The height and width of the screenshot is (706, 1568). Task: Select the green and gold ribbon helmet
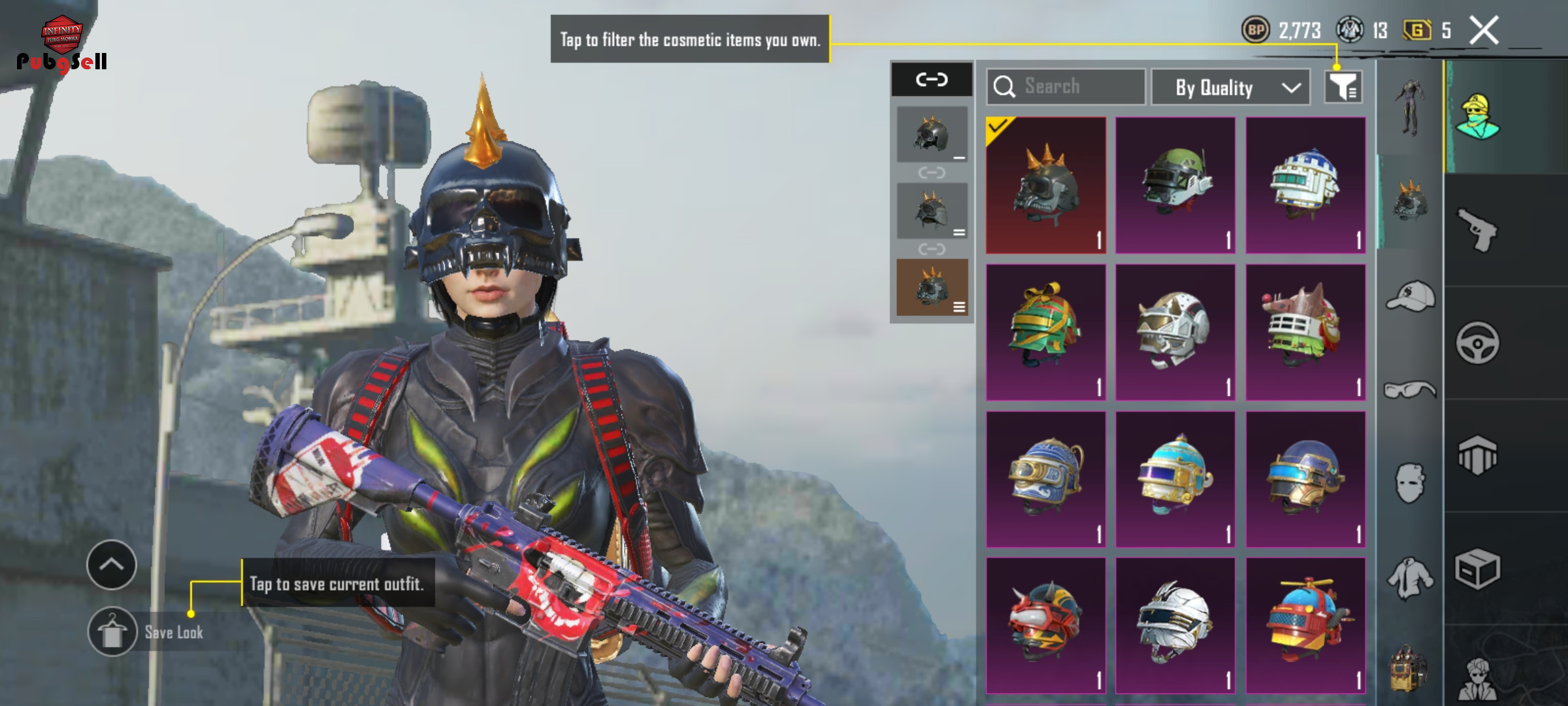click(1046, 332)
